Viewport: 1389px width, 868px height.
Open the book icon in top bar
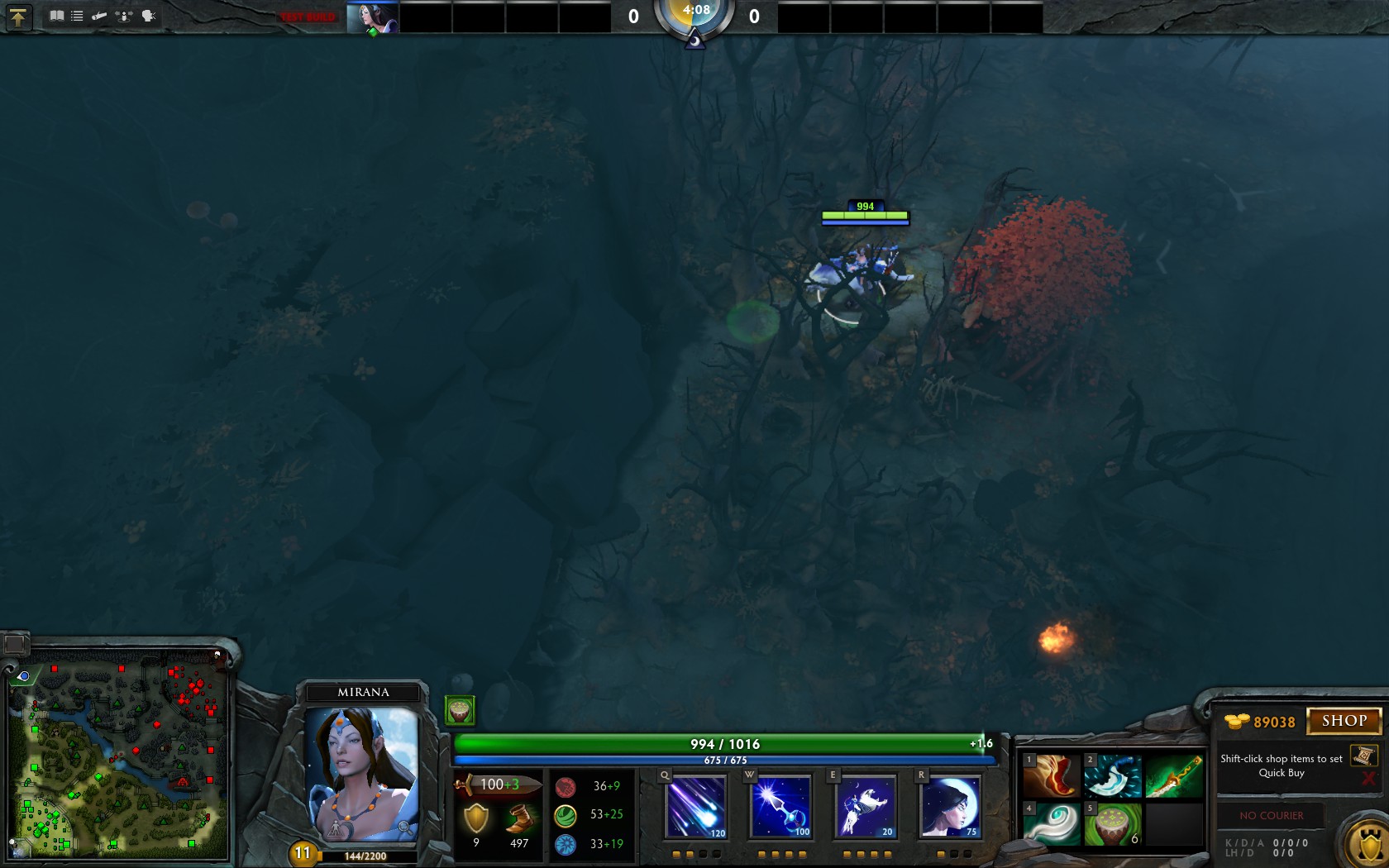coord(56,16)
